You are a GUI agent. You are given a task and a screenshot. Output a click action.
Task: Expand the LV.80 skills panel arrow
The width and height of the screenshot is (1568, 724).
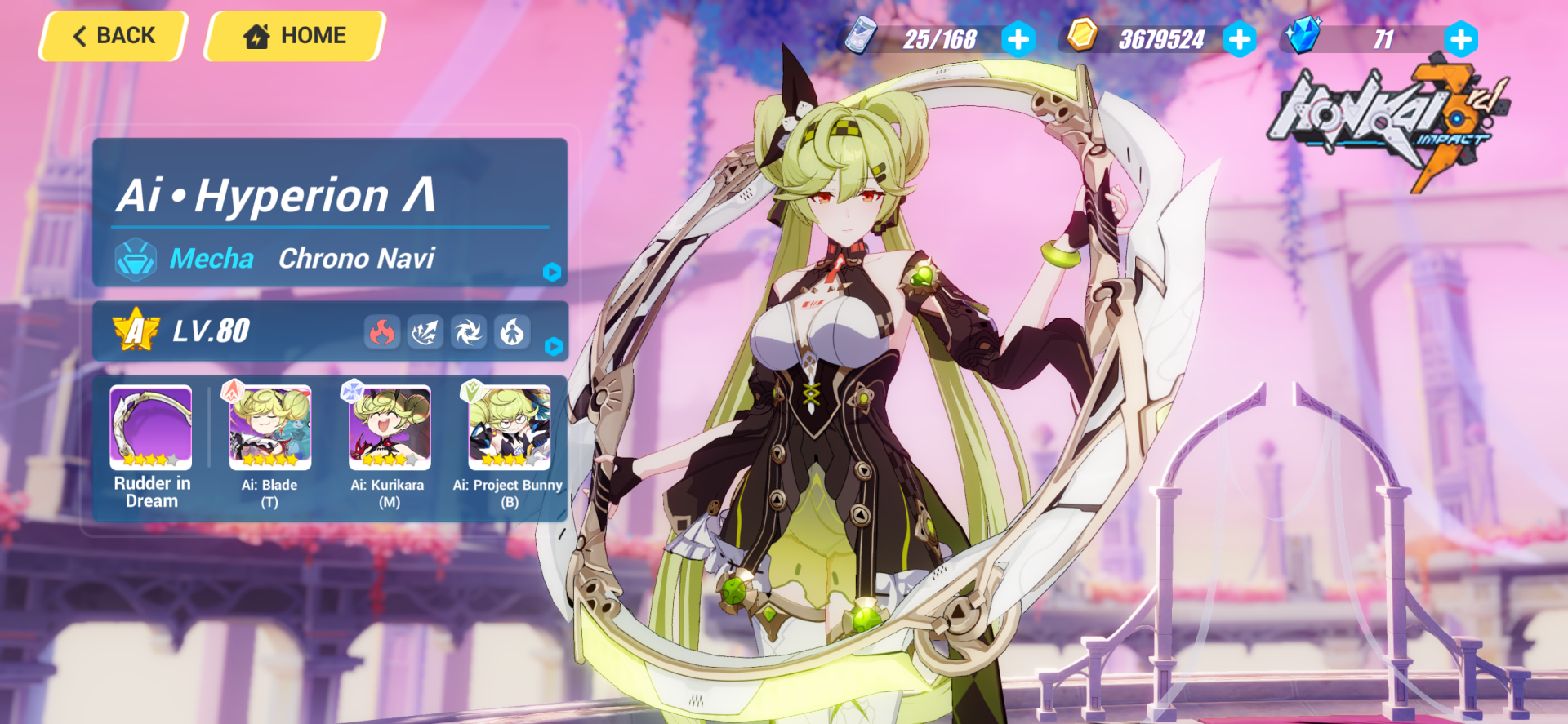click(x=555, y=348)
